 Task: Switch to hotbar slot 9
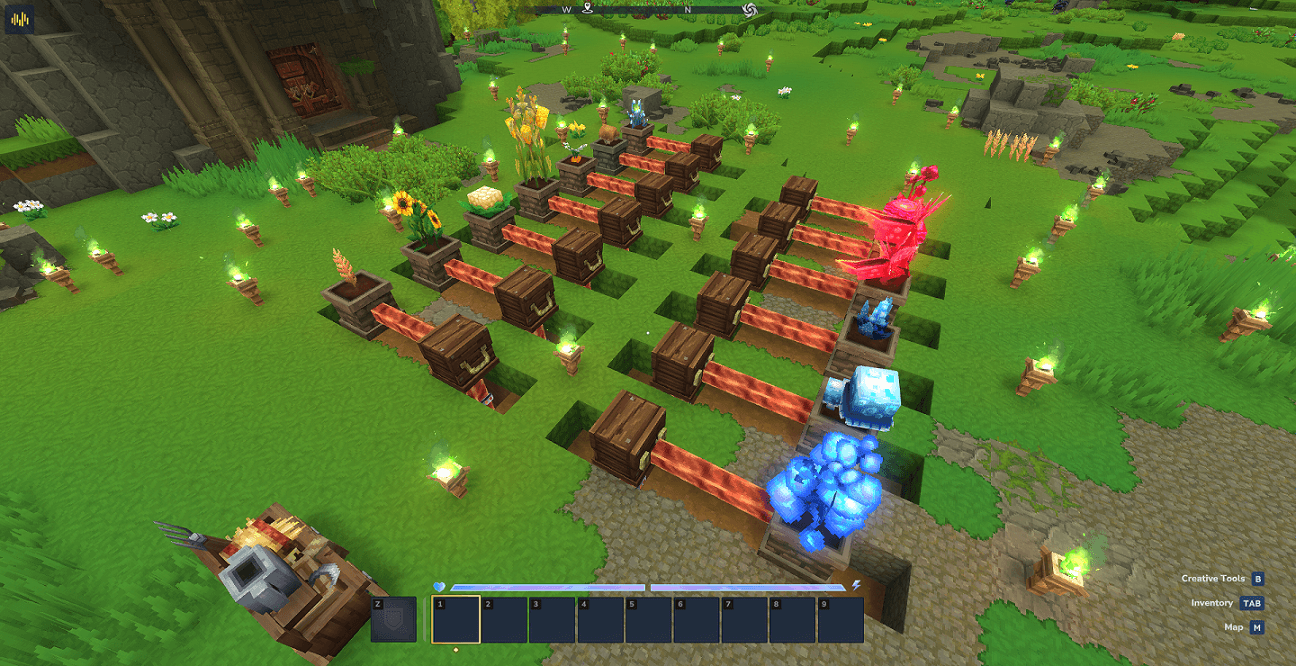[x=840, y=620]
